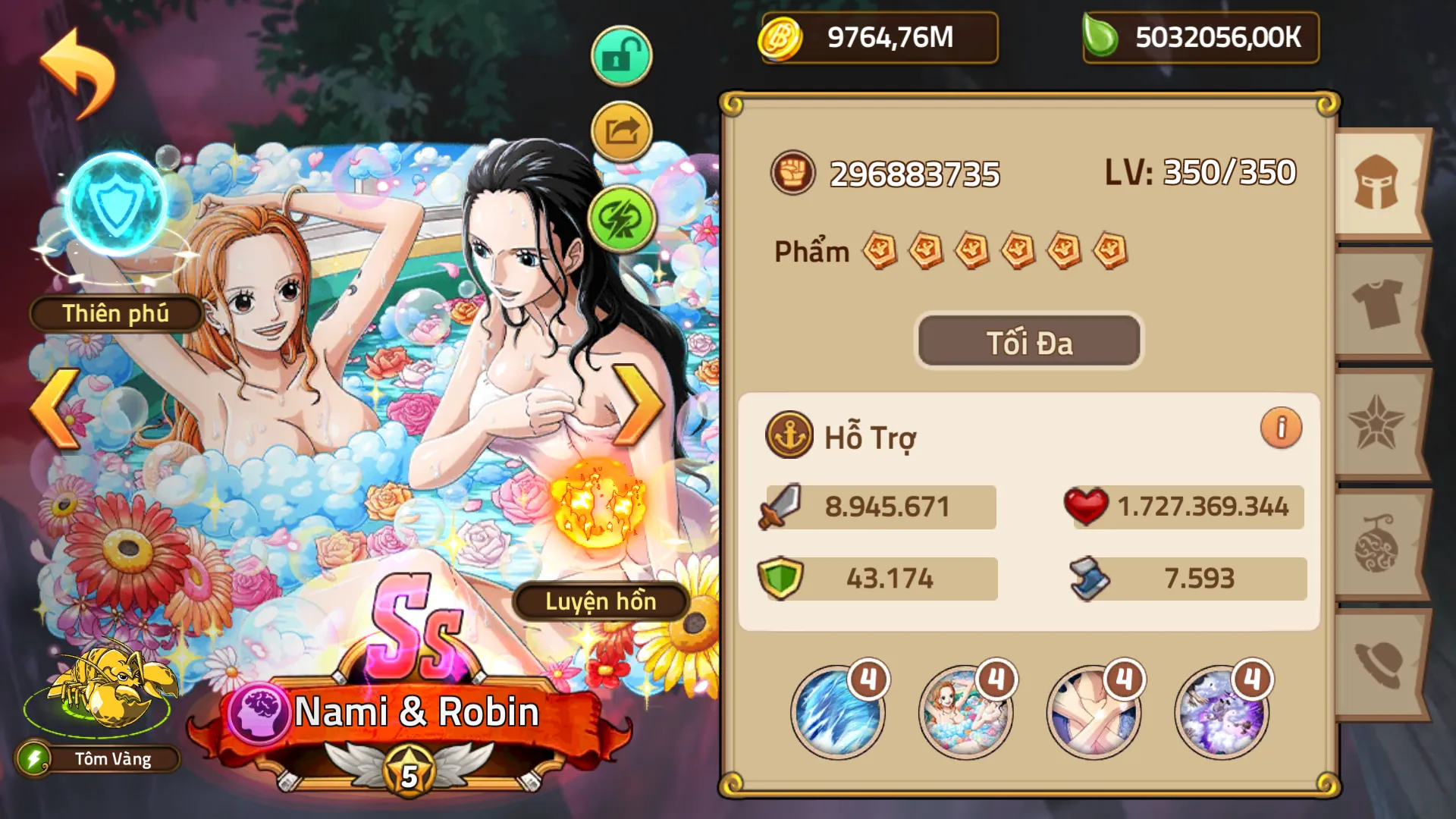Tap the fist power rating icon
This screenshot has width=1456, height=819.
(793, 172)
